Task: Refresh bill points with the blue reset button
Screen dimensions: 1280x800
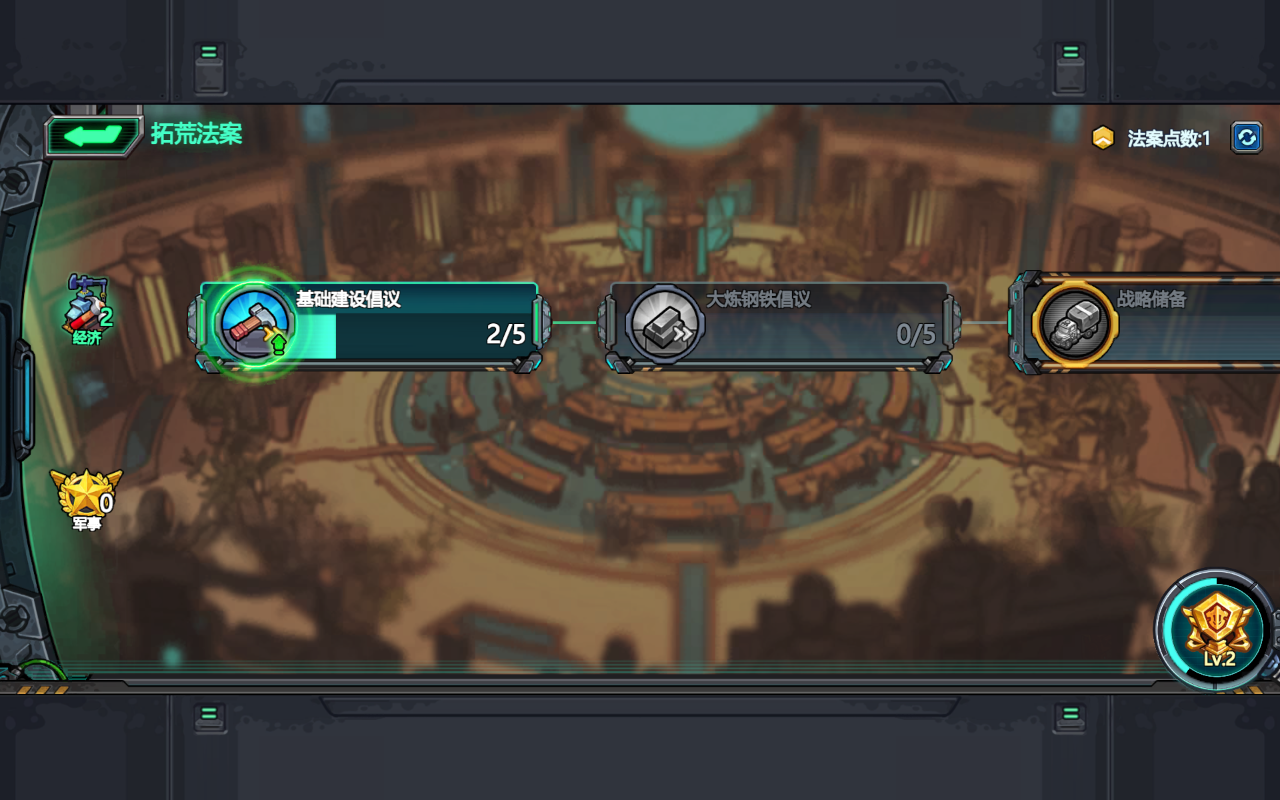Action: (x=1246, y=137)
